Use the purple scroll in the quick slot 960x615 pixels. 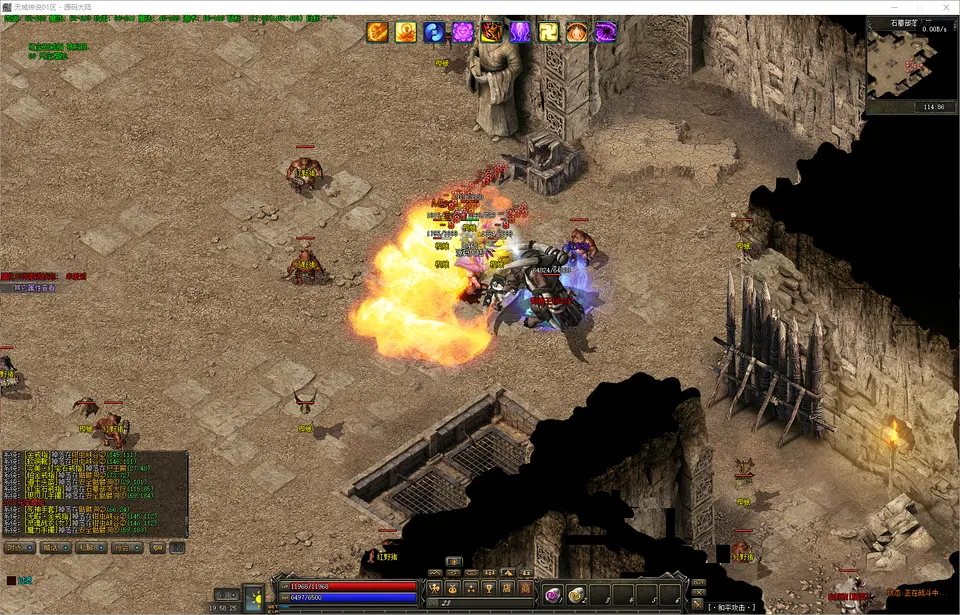[552, 593]
